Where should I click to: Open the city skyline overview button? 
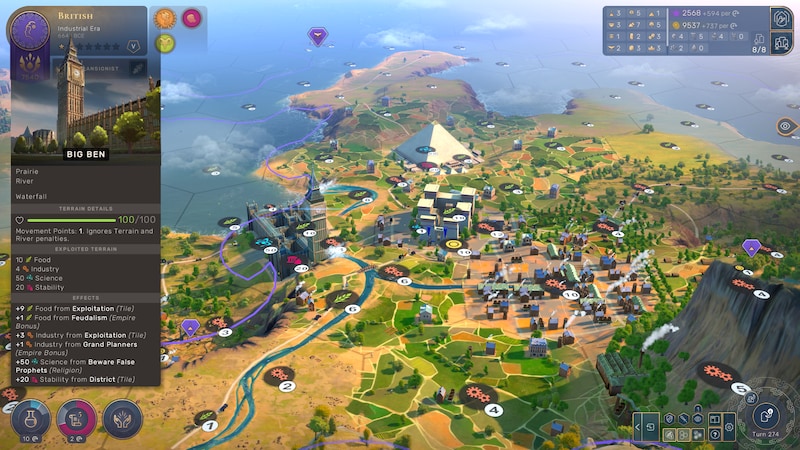[781, 43]
